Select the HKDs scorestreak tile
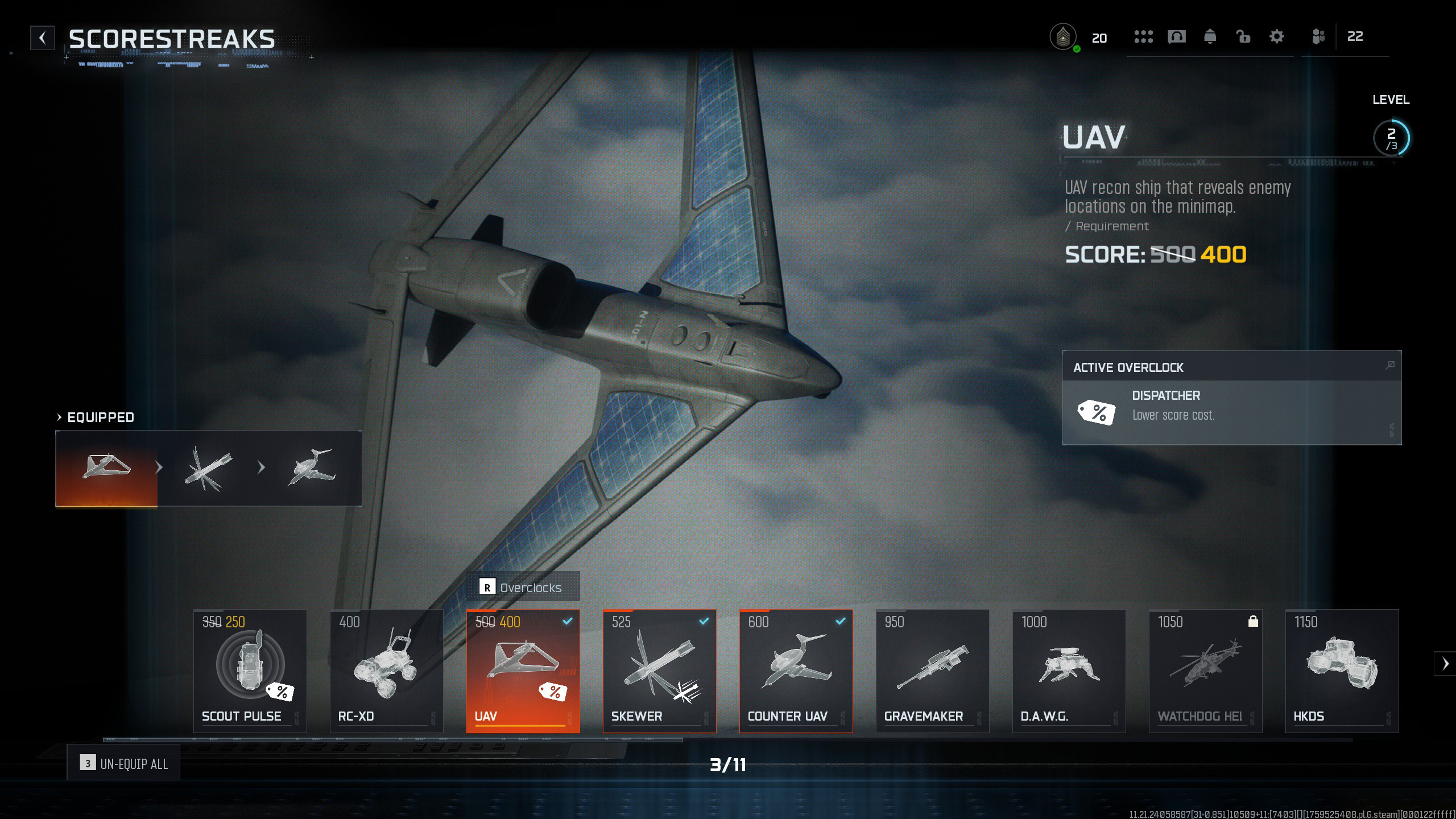1456x819 pixels. [1342, 671]
